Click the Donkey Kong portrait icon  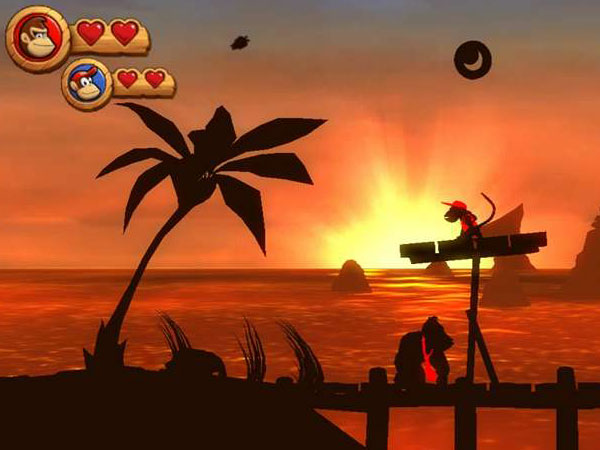coord(38,38)
